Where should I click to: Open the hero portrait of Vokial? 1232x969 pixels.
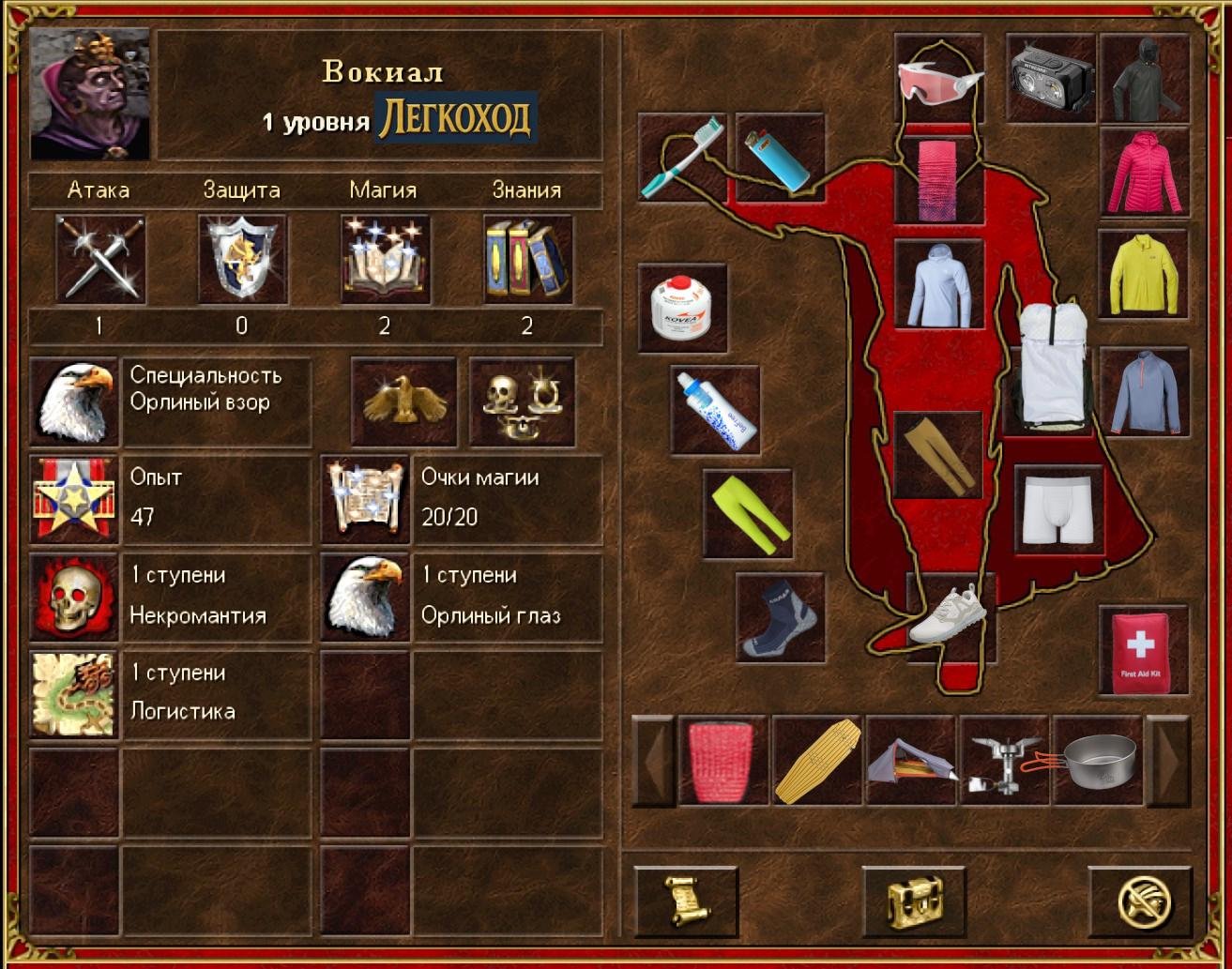pyautogui.click(x=90, y=94)
